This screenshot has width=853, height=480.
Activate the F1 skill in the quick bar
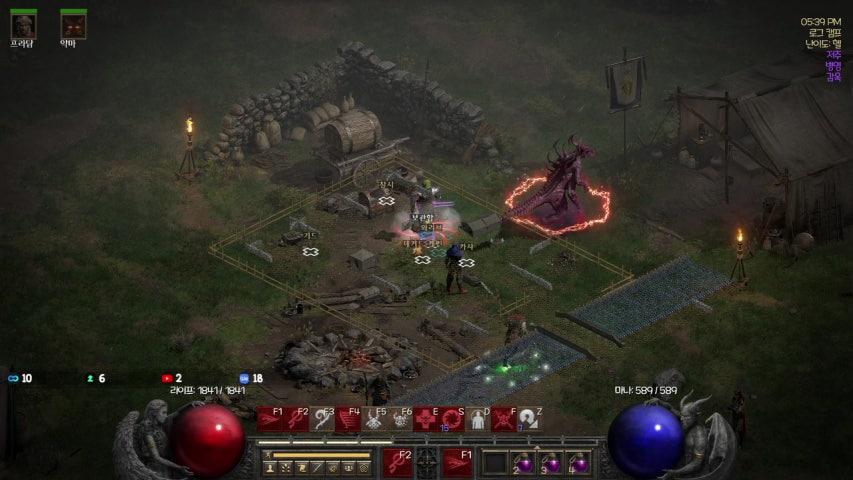269,419
